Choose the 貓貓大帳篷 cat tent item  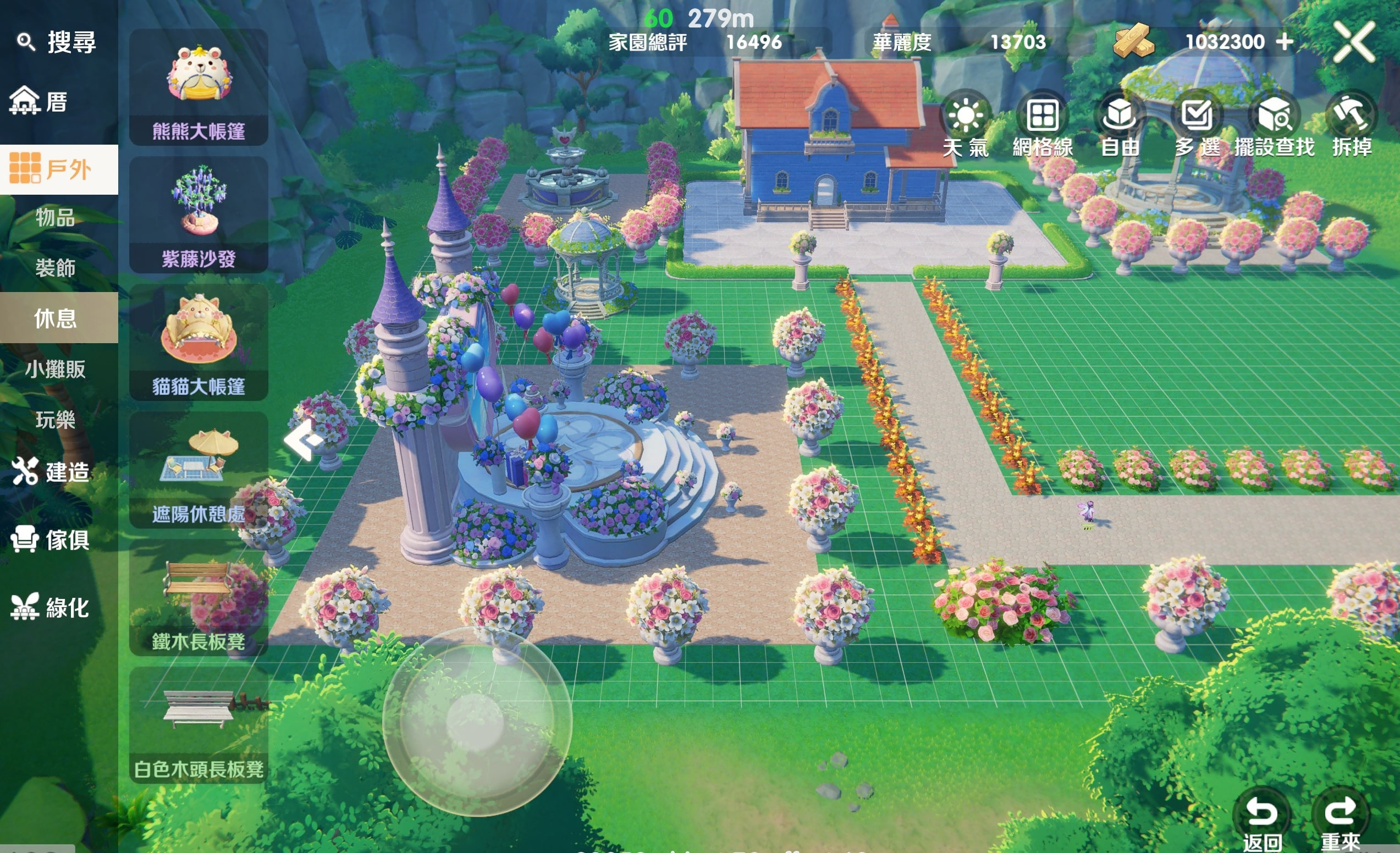199,343
